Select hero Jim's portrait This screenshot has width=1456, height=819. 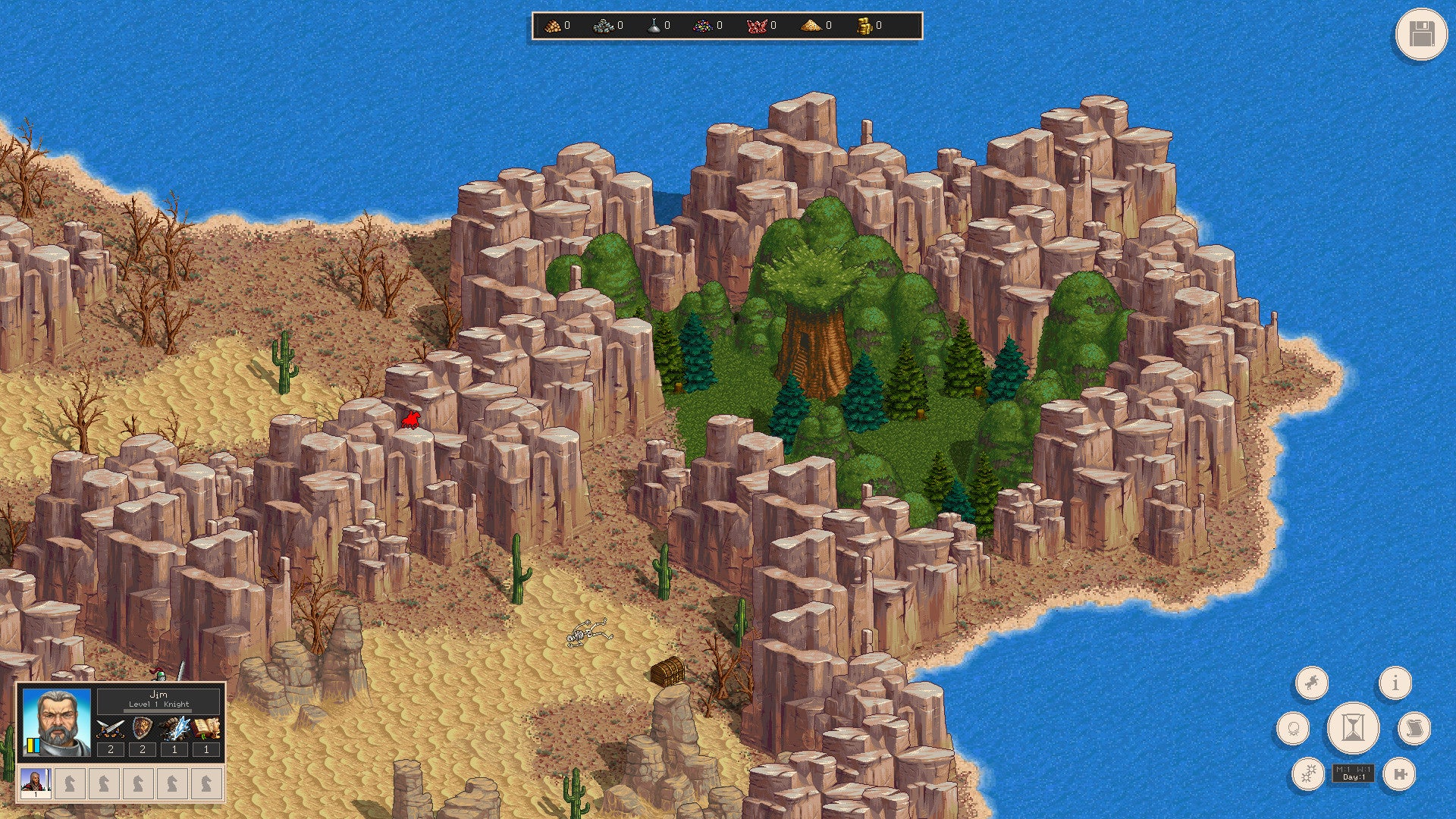click(57, 722)
